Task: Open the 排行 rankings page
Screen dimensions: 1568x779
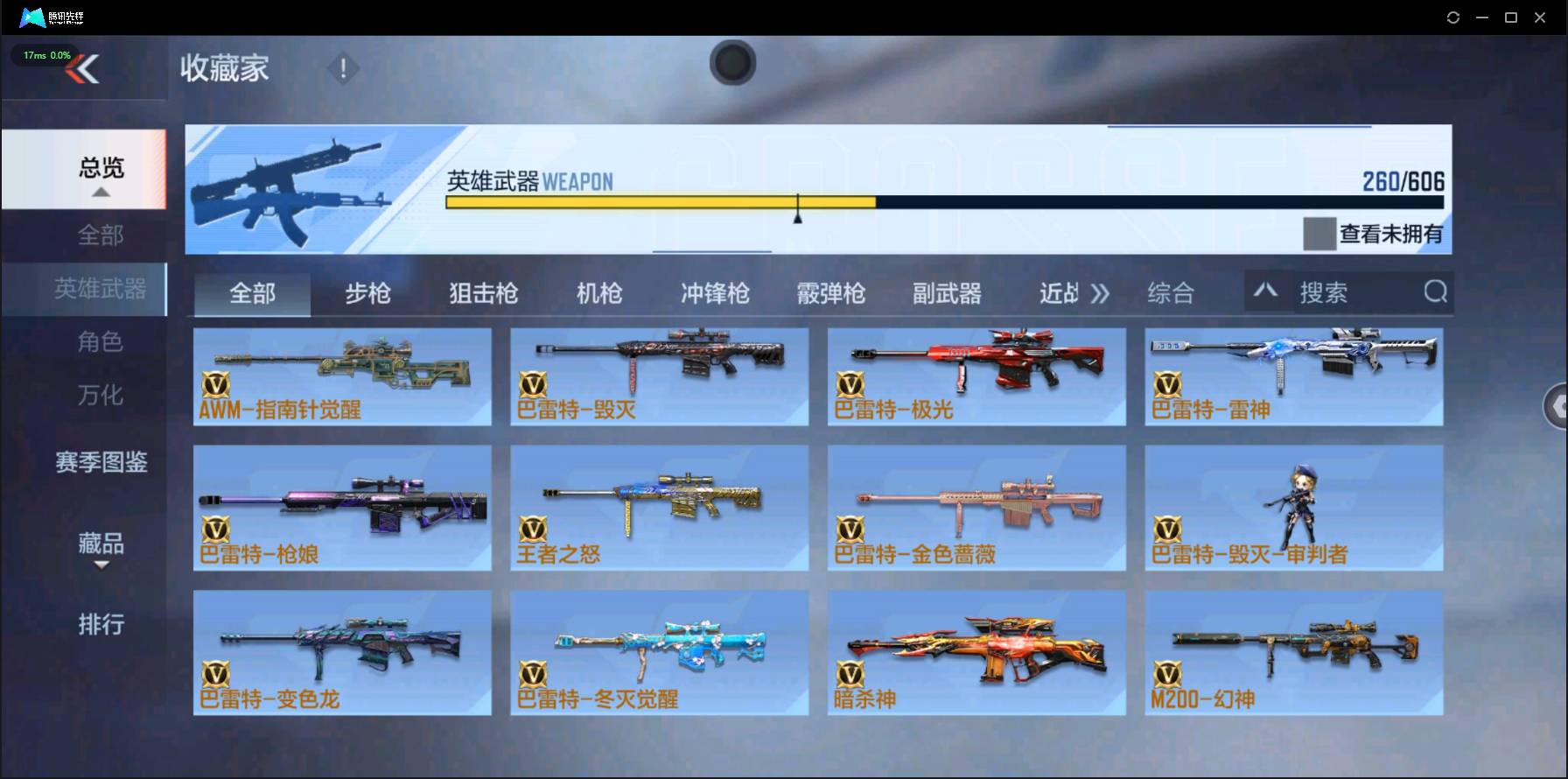Action: pyautogui.click(x=102, y=624)
